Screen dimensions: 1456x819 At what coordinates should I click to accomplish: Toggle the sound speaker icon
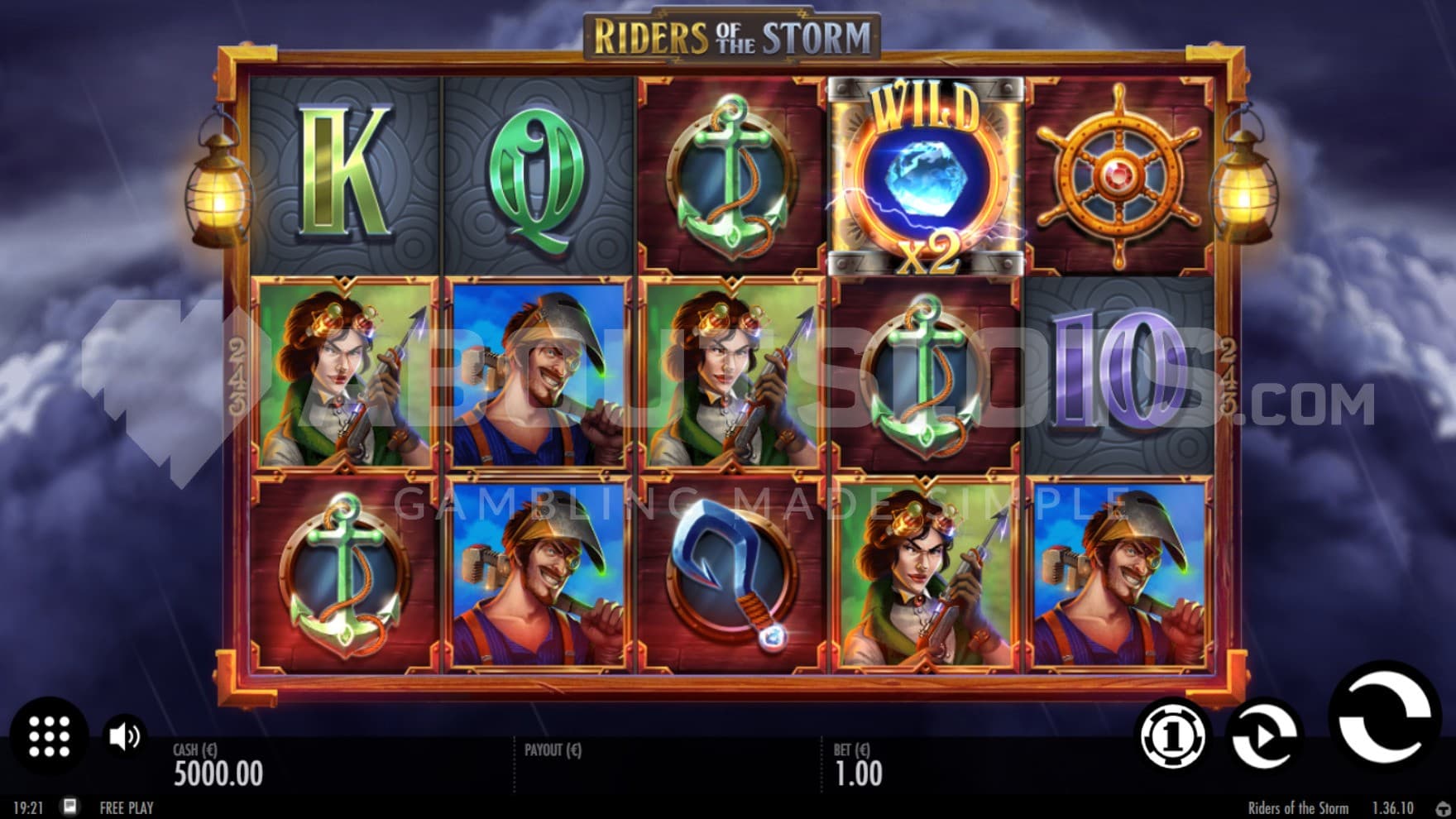click(x=125, y=735)
